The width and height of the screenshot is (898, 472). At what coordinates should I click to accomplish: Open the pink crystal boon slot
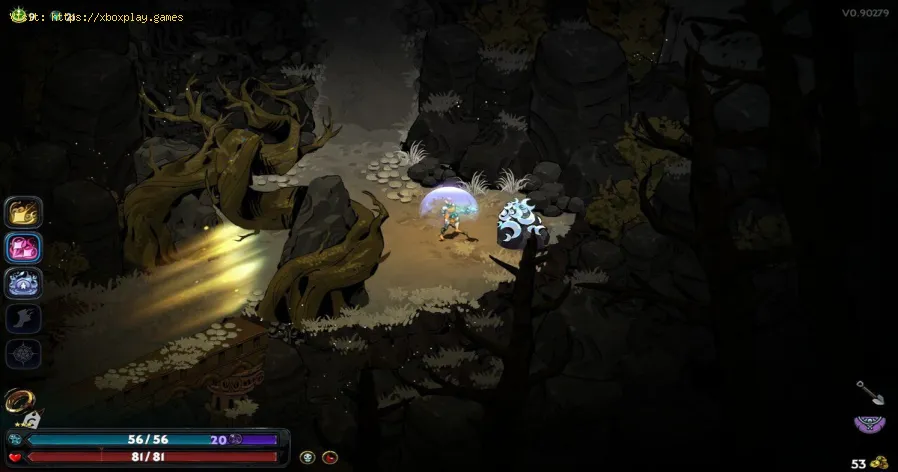pyautogui.click(x=22, y=247)
